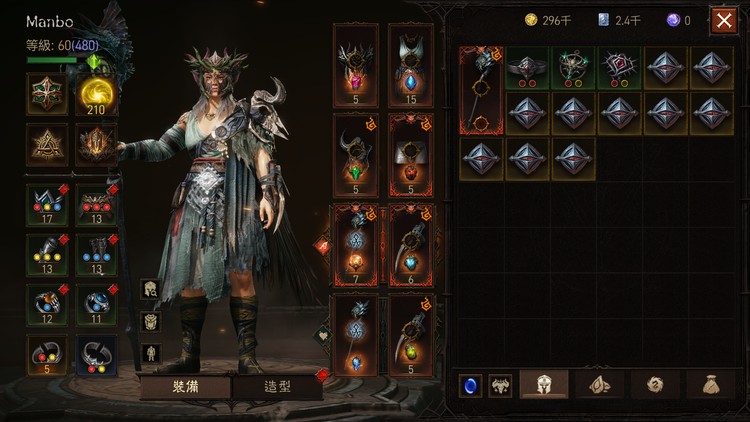
Task: Select the thorned red gem charm
Action: coord(620,67)
